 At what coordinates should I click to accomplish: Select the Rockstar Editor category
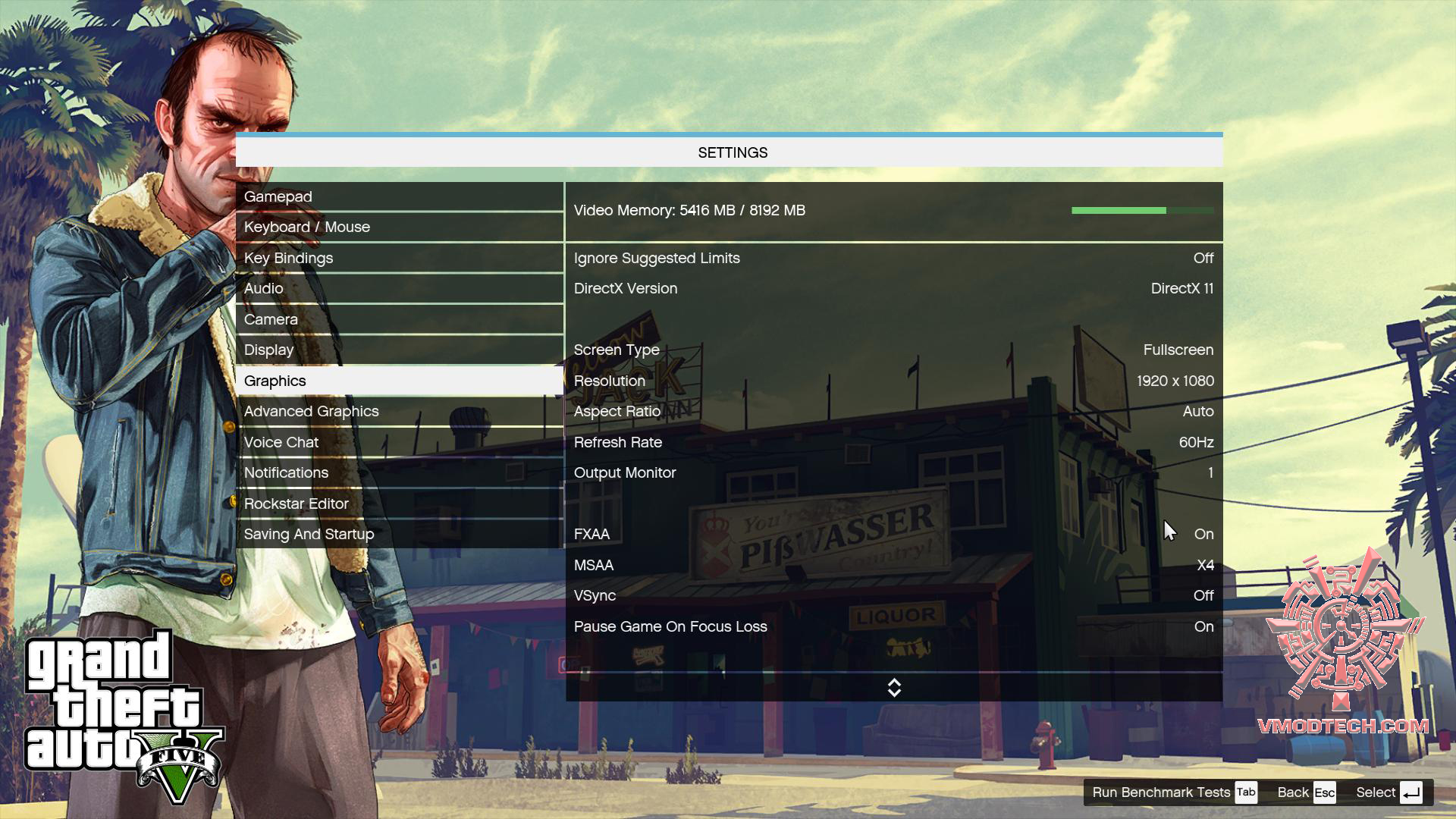[399, 504]
